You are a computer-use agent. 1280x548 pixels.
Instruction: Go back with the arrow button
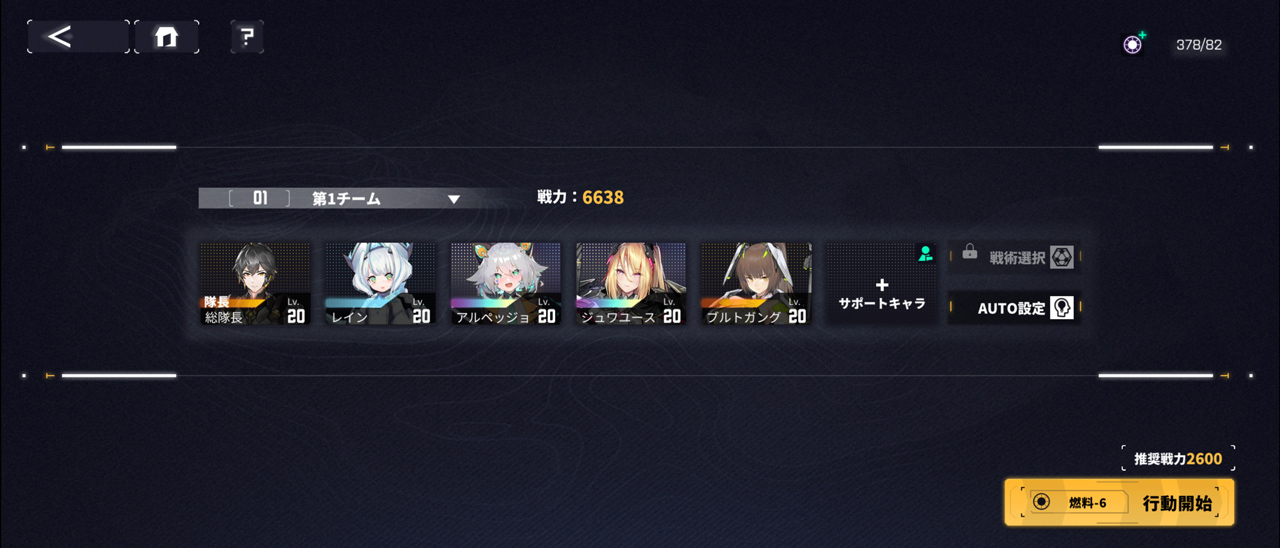pyautogui.click(x=77, y=37)
